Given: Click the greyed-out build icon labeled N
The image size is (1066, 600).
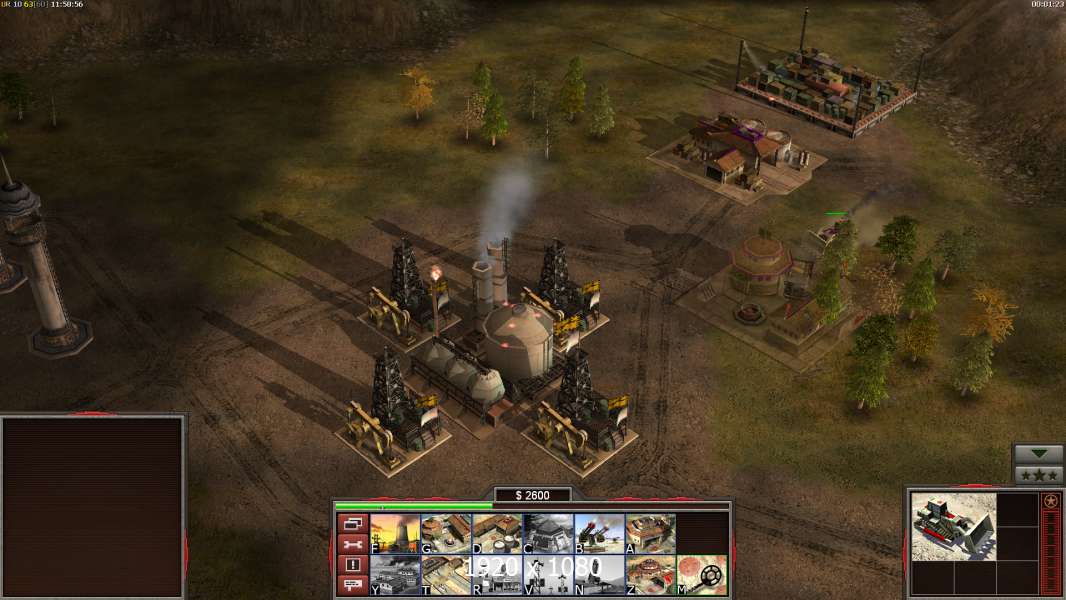Looking at the screenshot, I should pos(599,575).
